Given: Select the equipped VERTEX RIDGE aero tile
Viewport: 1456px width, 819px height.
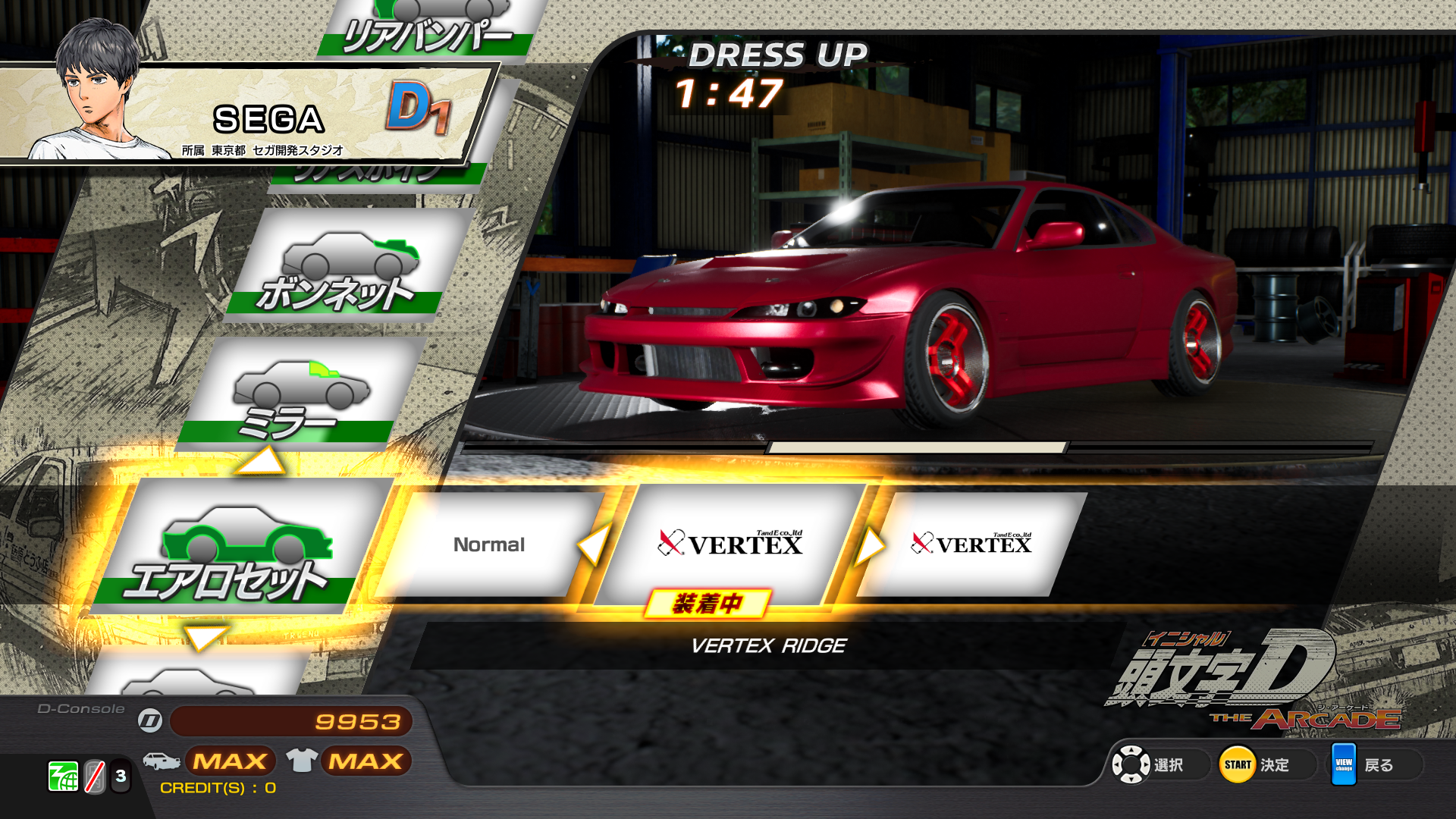Looking at the screenshot, I should point(730,544).
